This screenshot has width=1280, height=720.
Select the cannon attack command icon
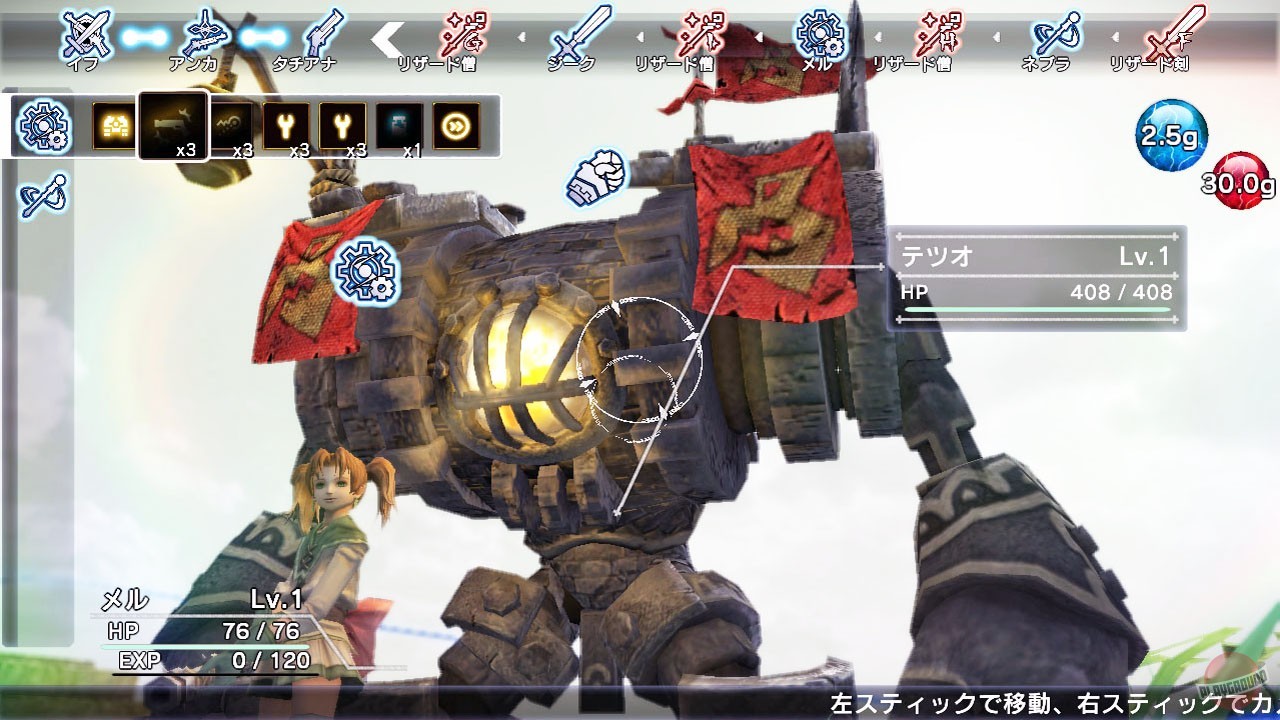tap(115, 123)
